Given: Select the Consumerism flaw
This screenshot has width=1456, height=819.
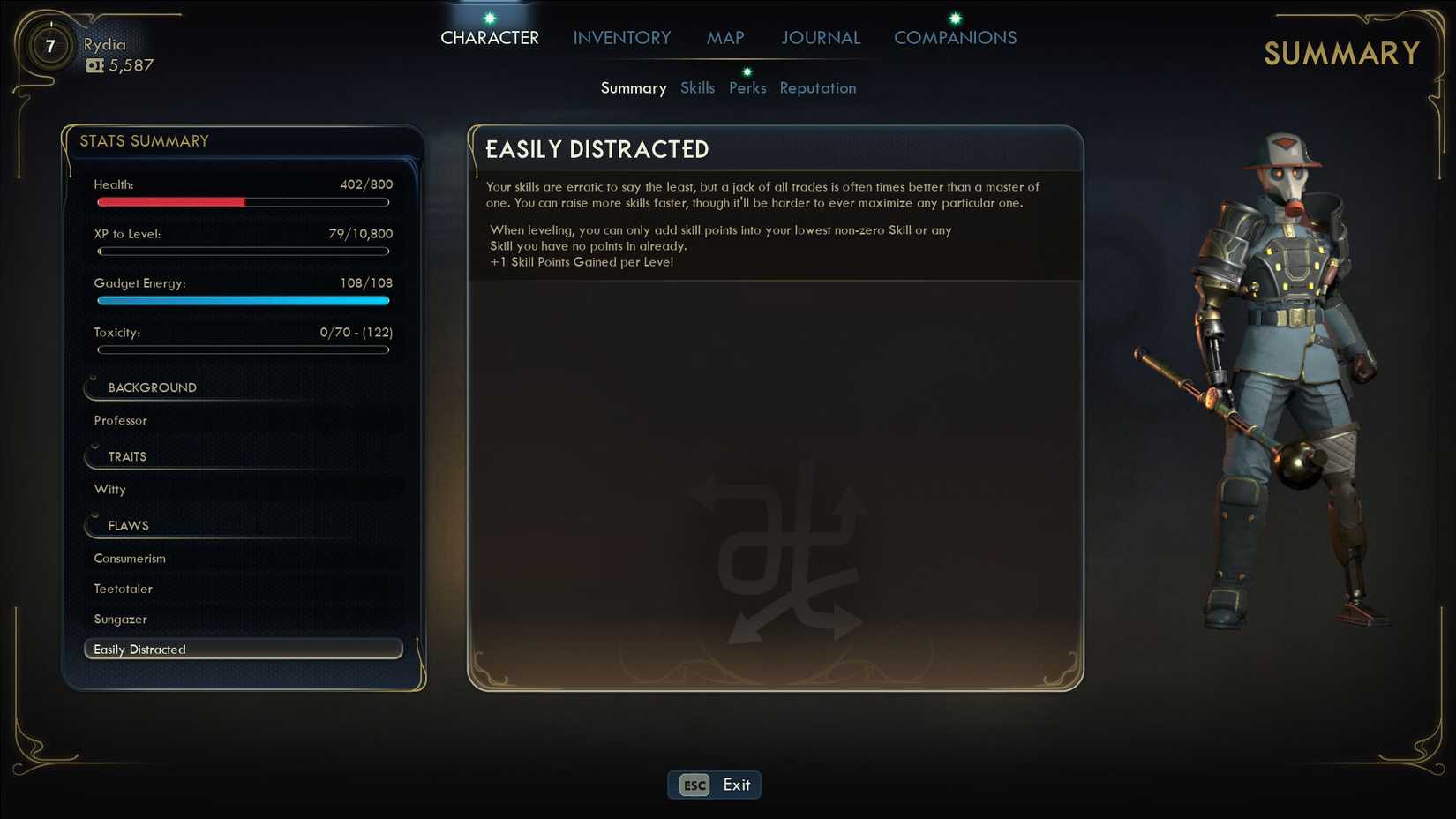Looking at the screenshot, I should pyautogui.click(x=130, y=558).
